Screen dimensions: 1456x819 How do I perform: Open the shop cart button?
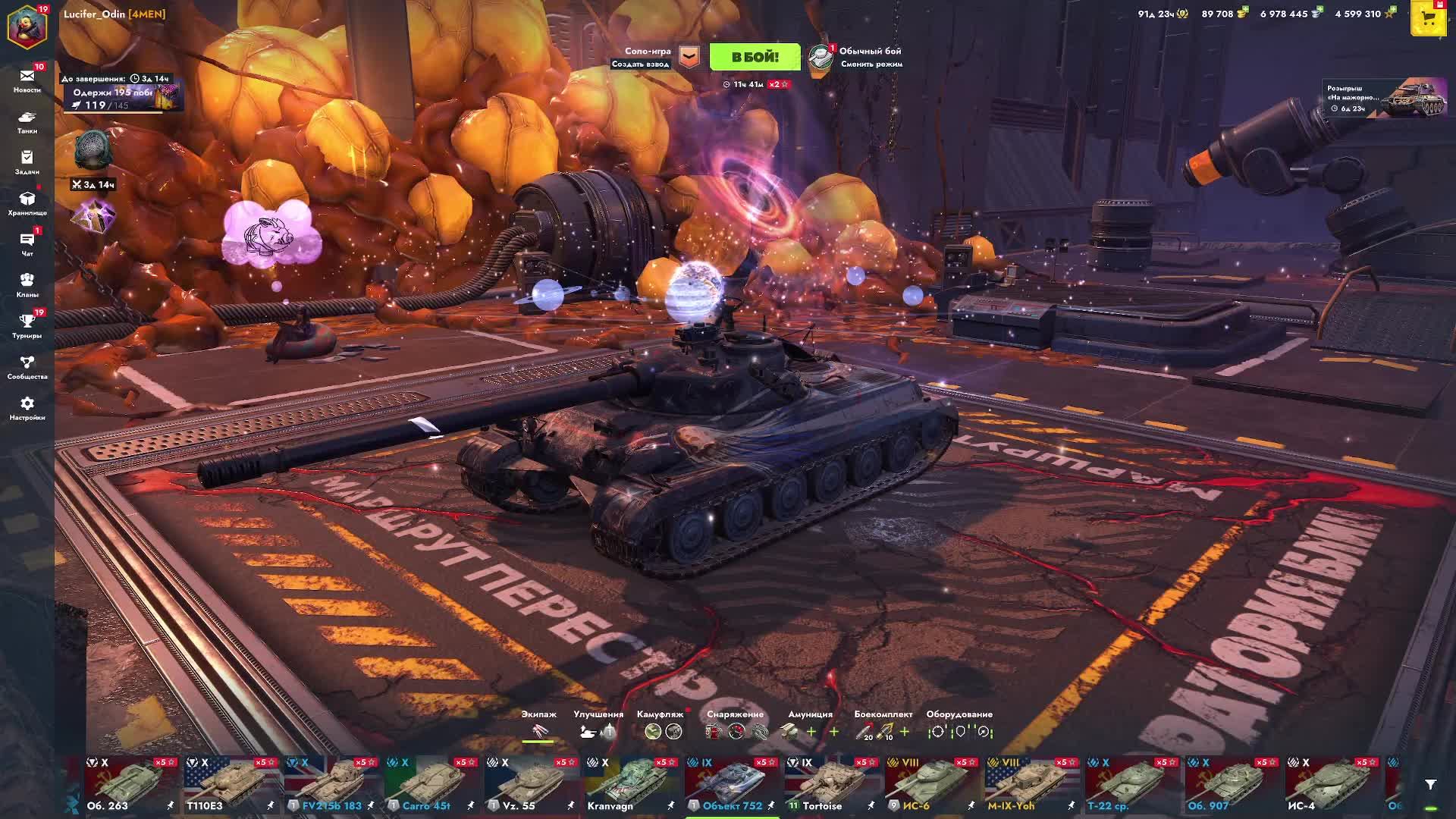1428,20
